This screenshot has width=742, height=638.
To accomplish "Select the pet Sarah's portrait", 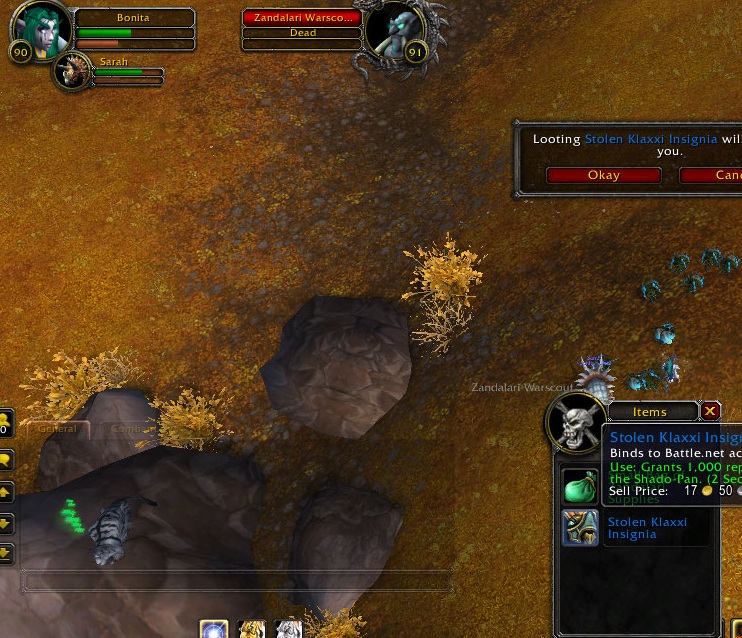I will (73, 71).
